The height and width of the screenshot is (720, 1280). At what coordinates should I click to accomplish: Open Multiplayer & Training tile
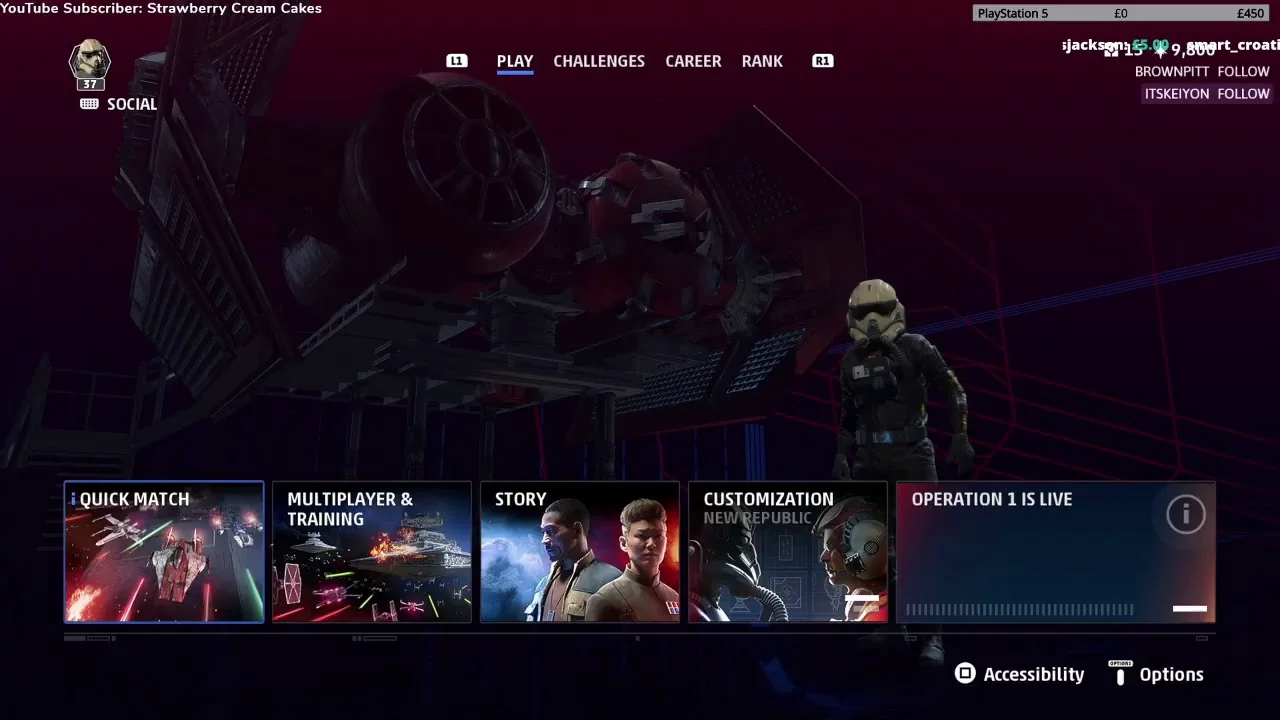[372, 552]
